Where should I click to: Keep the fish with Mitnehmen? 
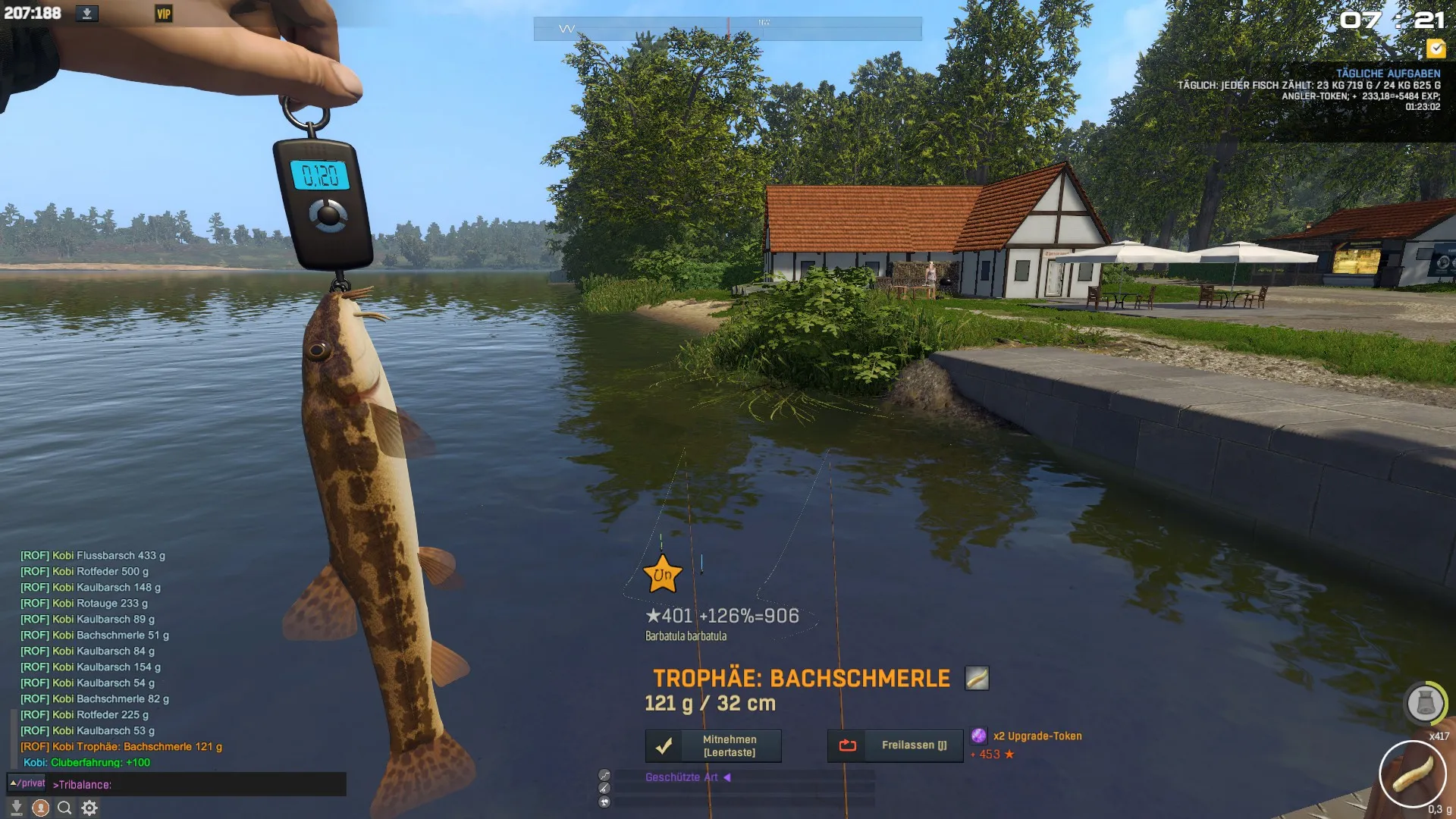(713, 746)
